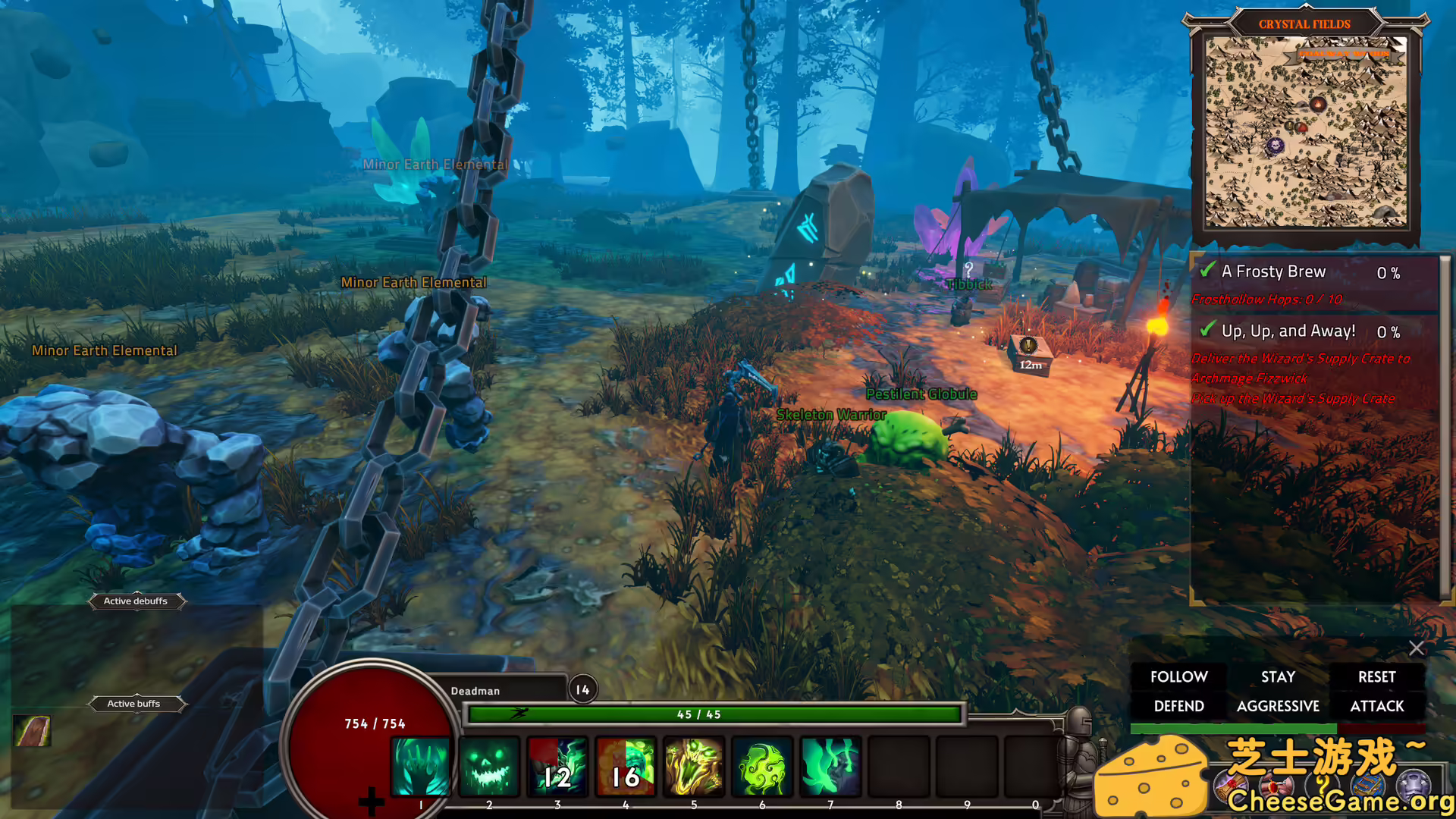Inspect the active buff icon
Viewport: 1456px width, 819px height.
[x=32, y=732]
